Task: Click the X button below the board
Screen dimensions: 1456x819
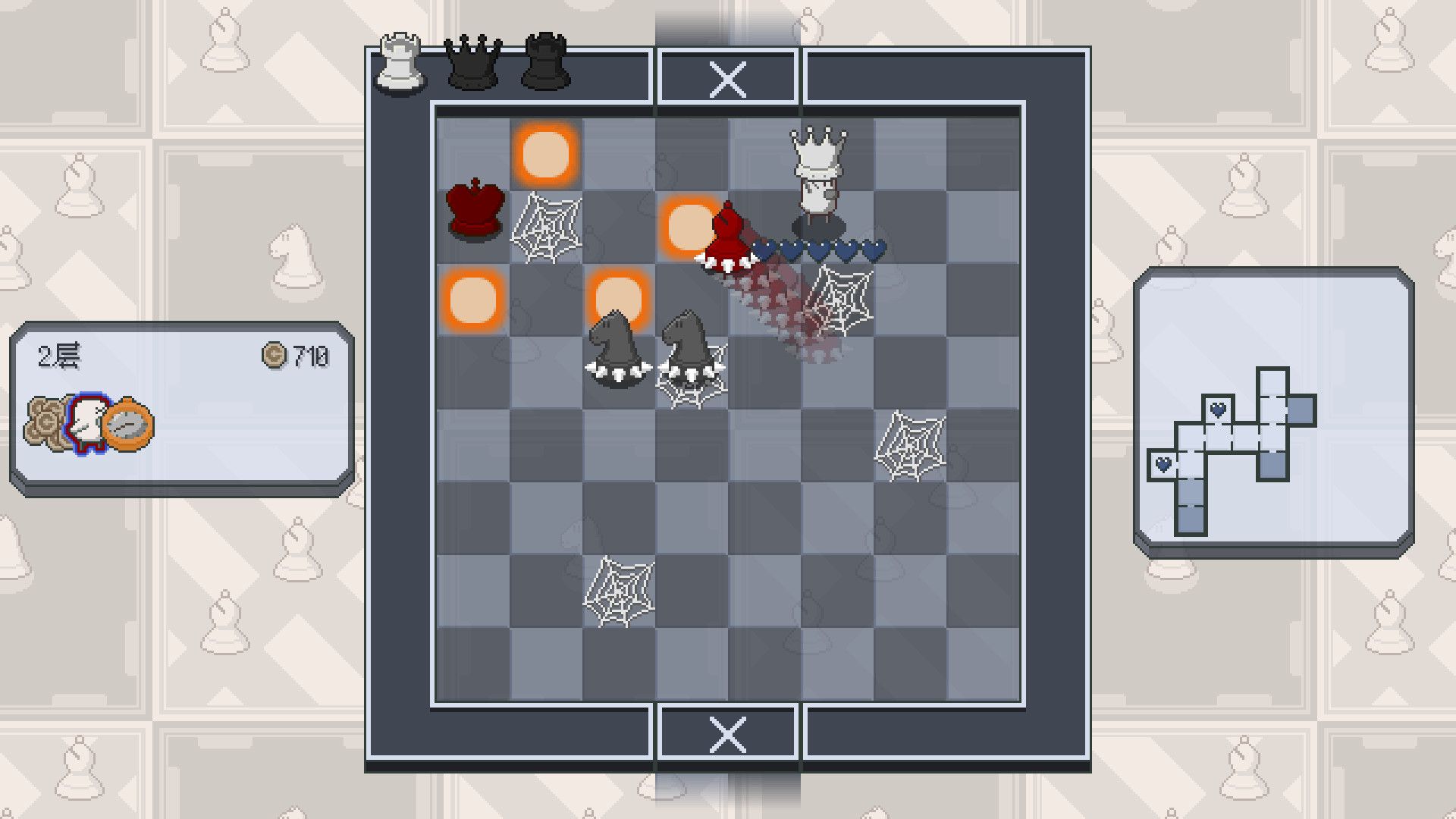Action: [x=729, y=734]
